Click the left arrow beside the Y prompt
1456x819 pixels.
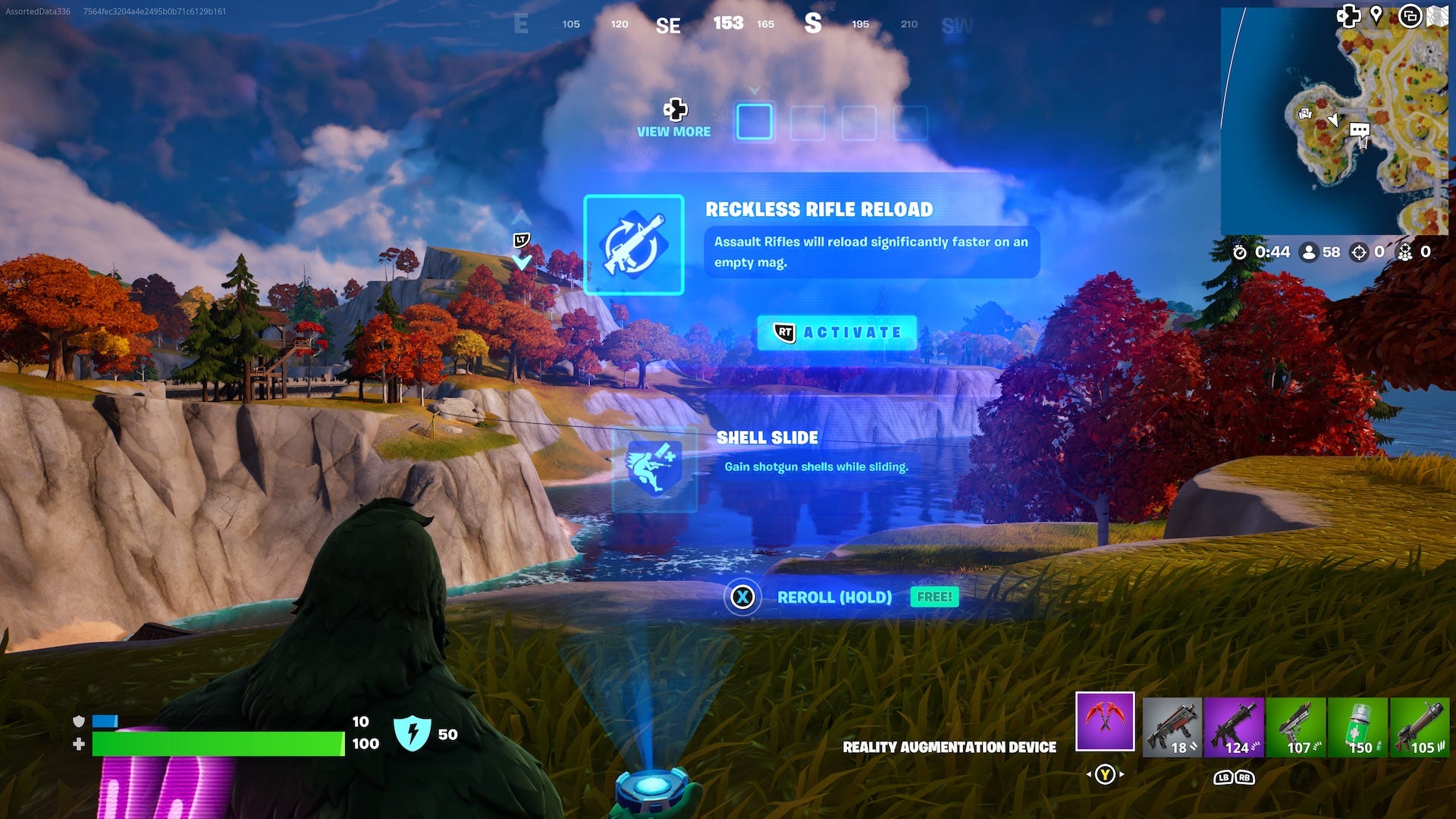pos(1089,774)
